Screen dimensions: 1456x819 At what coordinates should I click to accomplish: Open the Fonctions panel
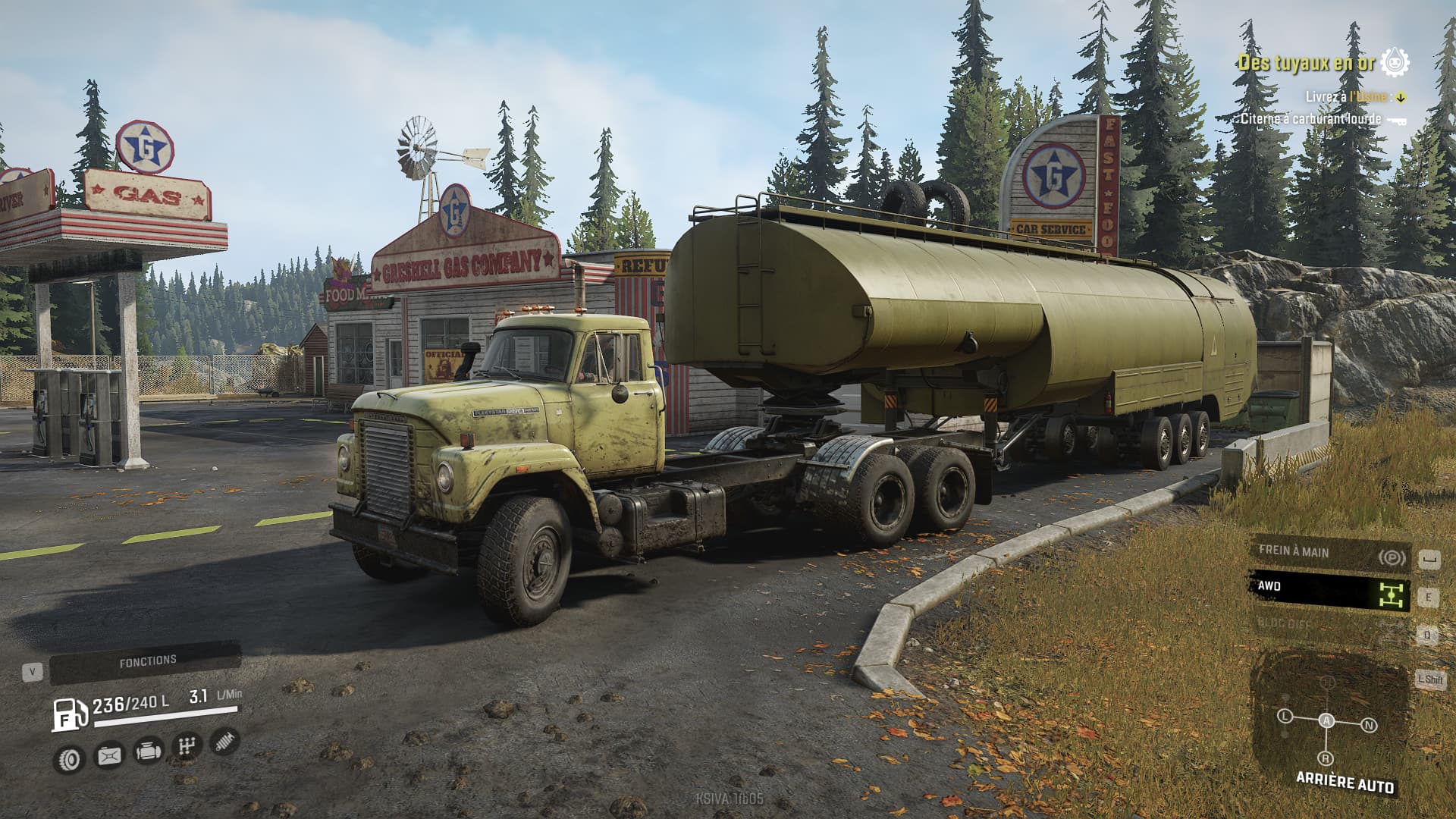pyautogui.click(x=146, y=662)
